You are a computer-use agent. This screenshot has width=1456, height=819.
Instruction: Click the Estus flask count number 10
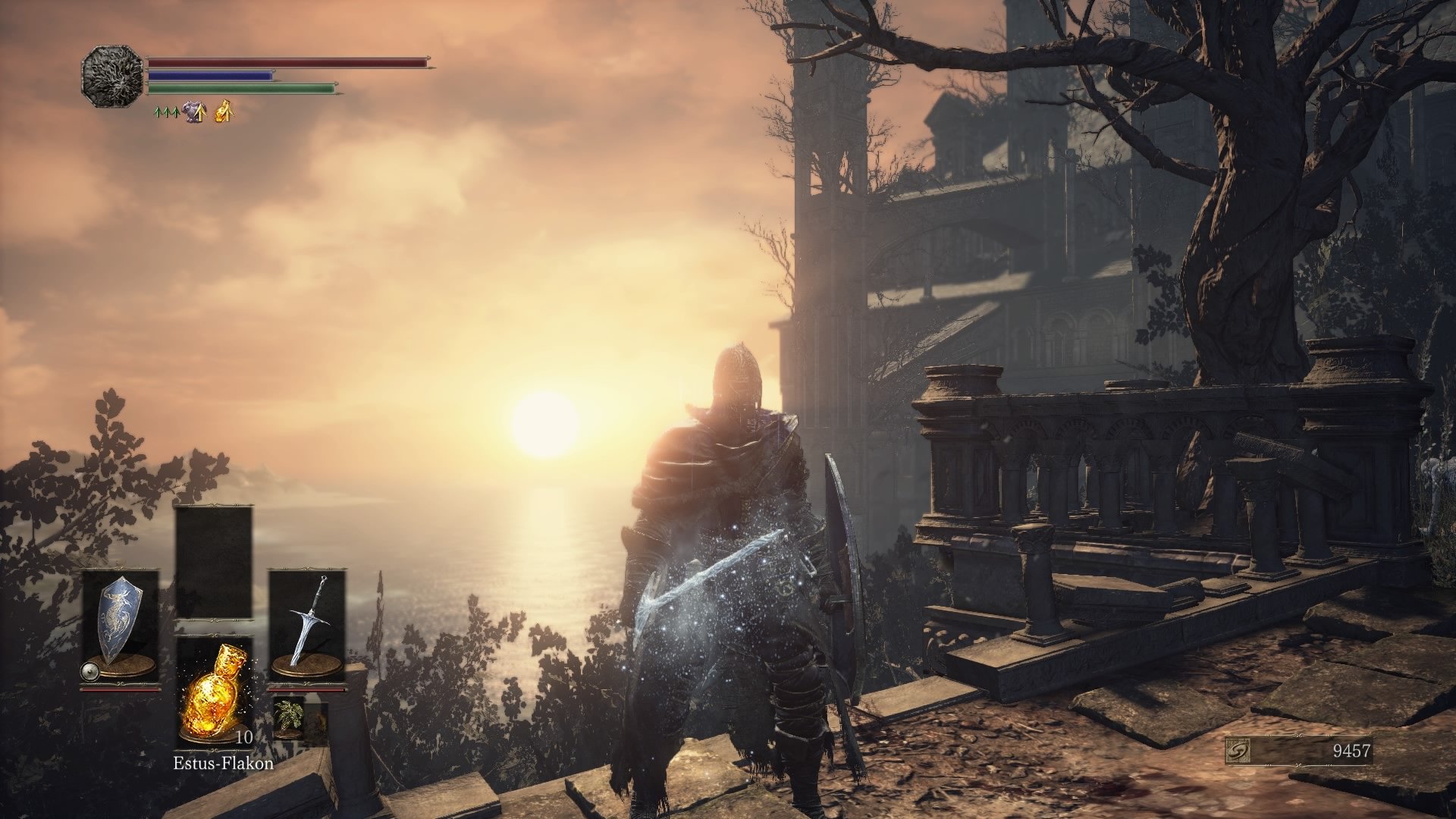244,738
